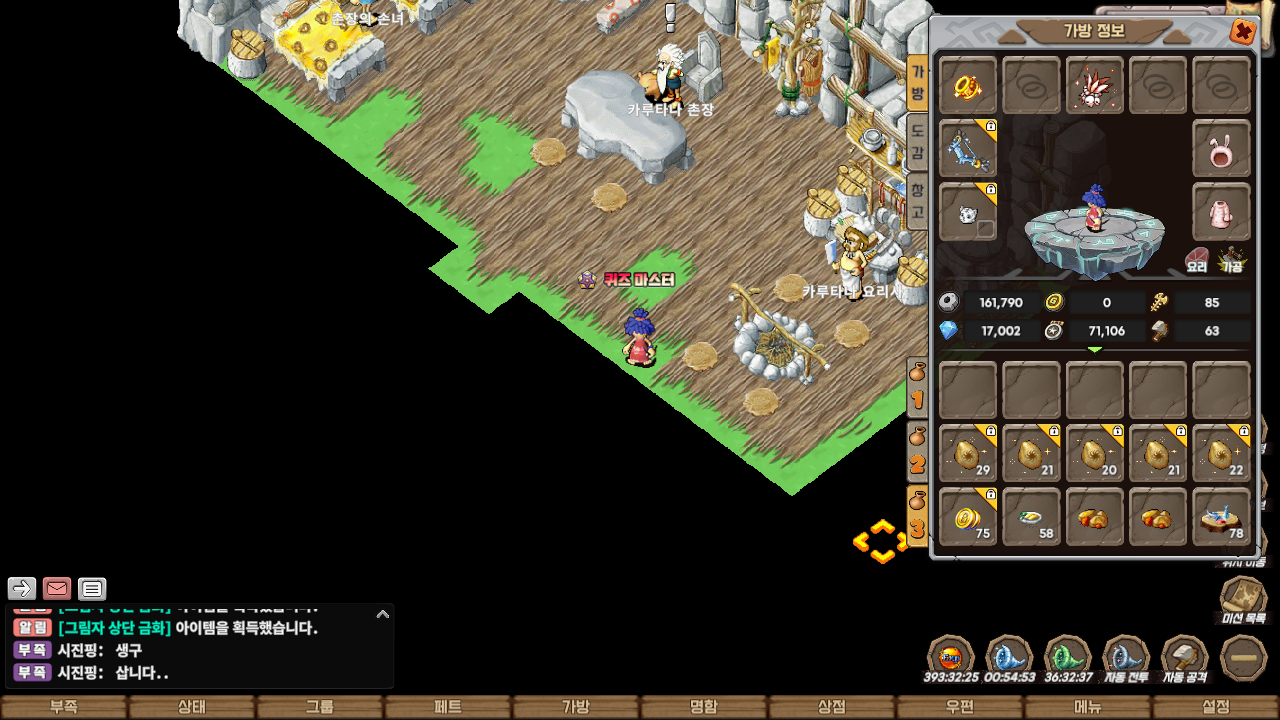Viewport: 1280px width, 720px height.
Task: Open the 창고 storage tab
Action: tap(917, 200)
